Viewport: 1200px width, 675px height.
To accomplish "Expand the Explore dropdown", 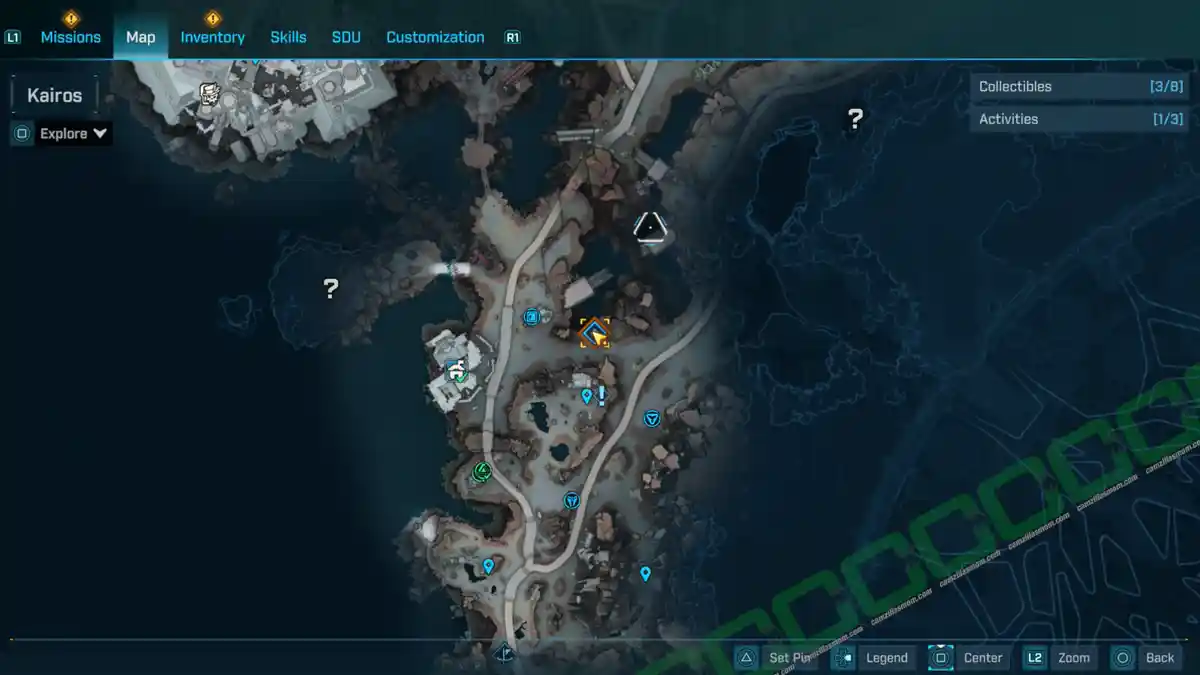I will pyautogui.click(x=73, y=133).
